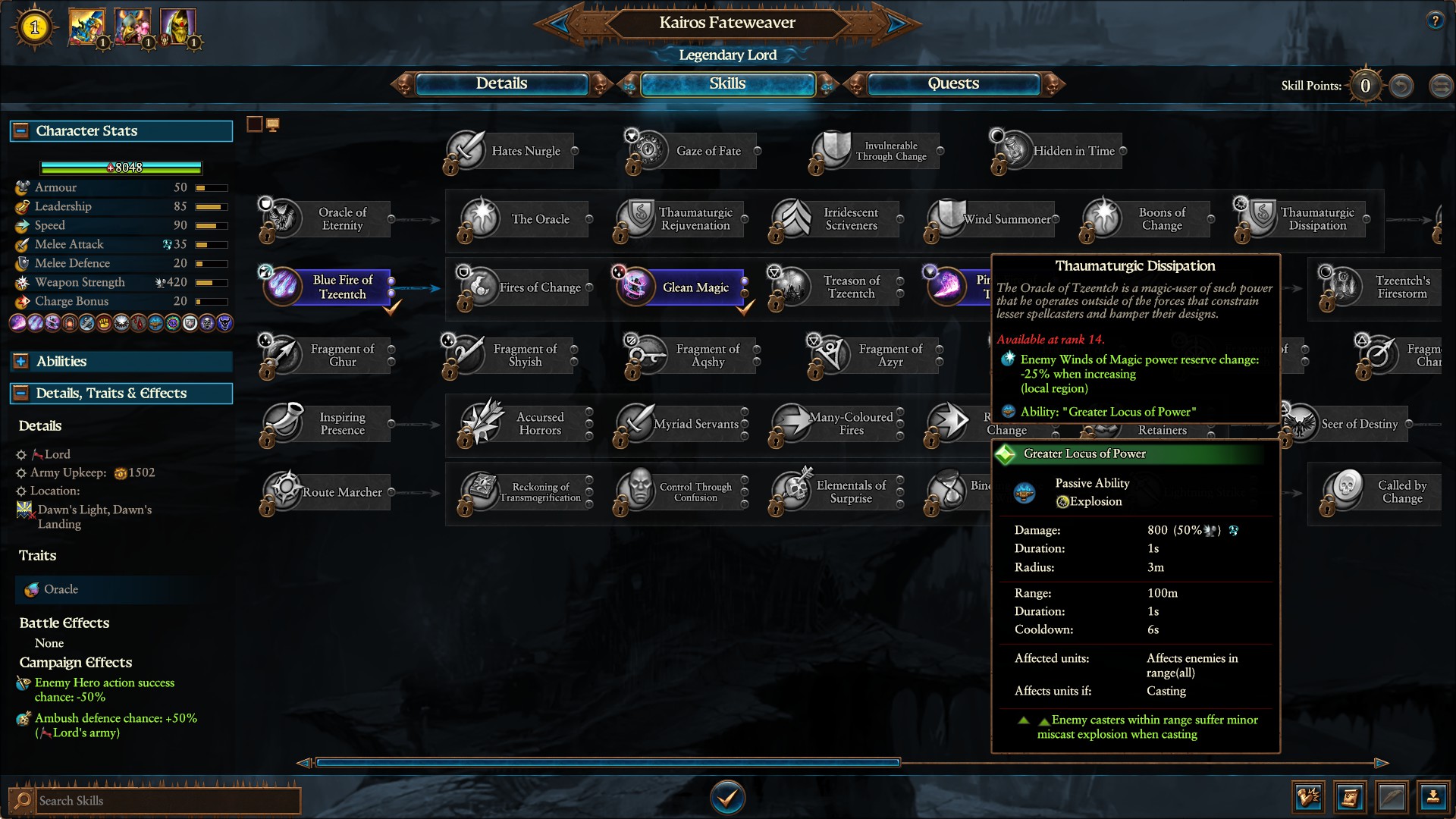Image resolution: width=1456 pixels, height=819 pixels.
Task: Click the confirm checkmark at bottom center
Action: pos(727,796)
